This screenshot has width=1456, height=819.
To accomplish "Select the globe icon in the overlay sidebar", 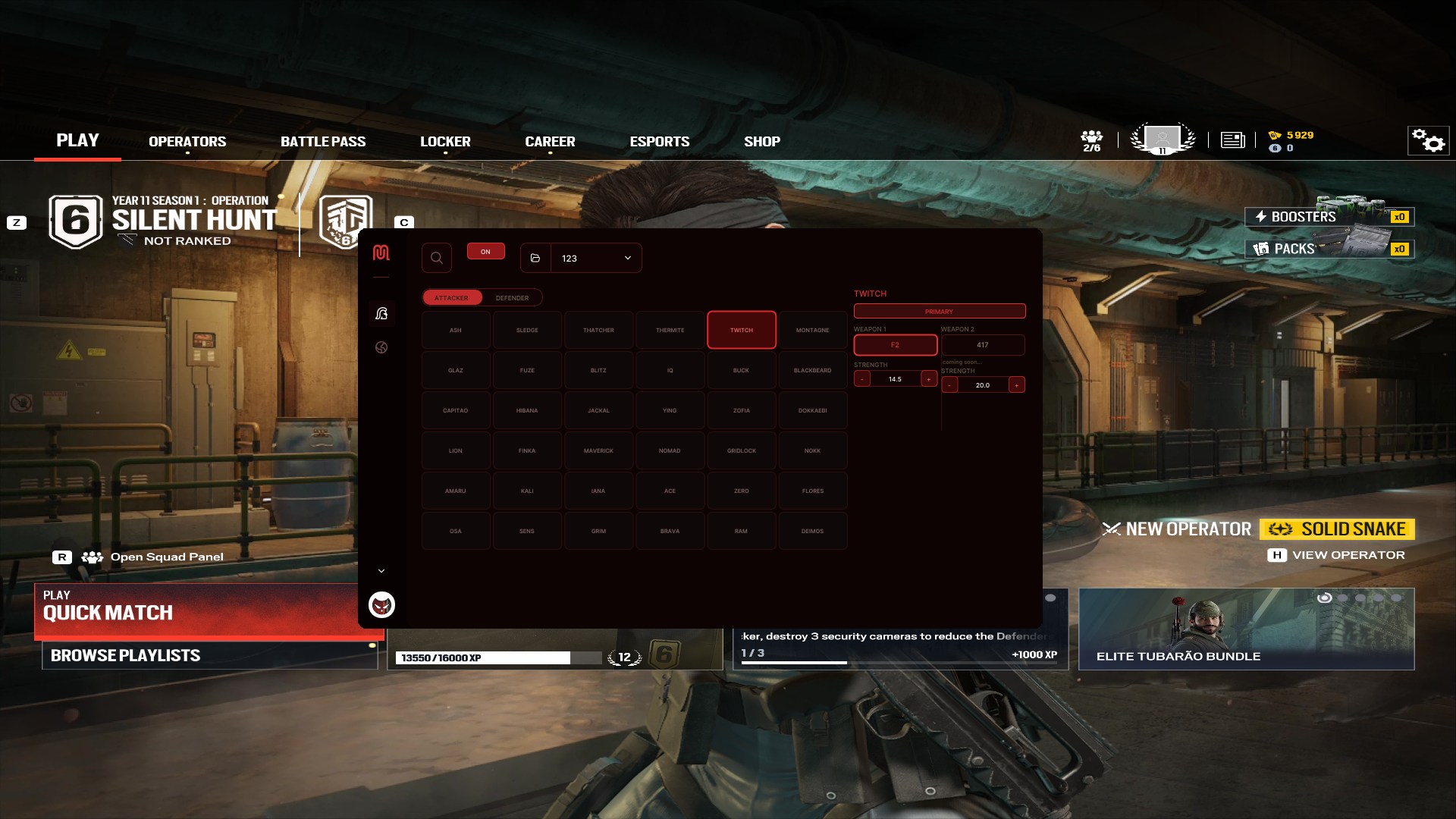I will [382, 347].
